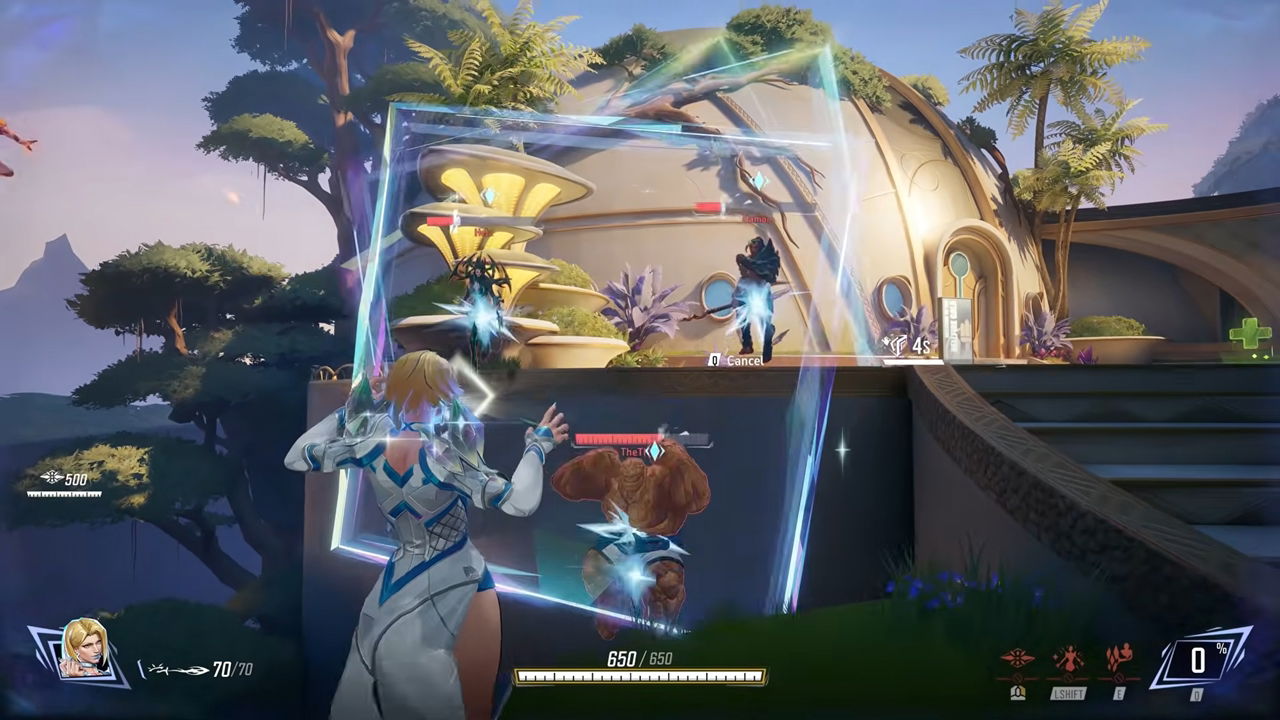This screenshot has height=720, width=1280.
Task: Select the LSHIFT ability icon
Action: coord(1067,656)
